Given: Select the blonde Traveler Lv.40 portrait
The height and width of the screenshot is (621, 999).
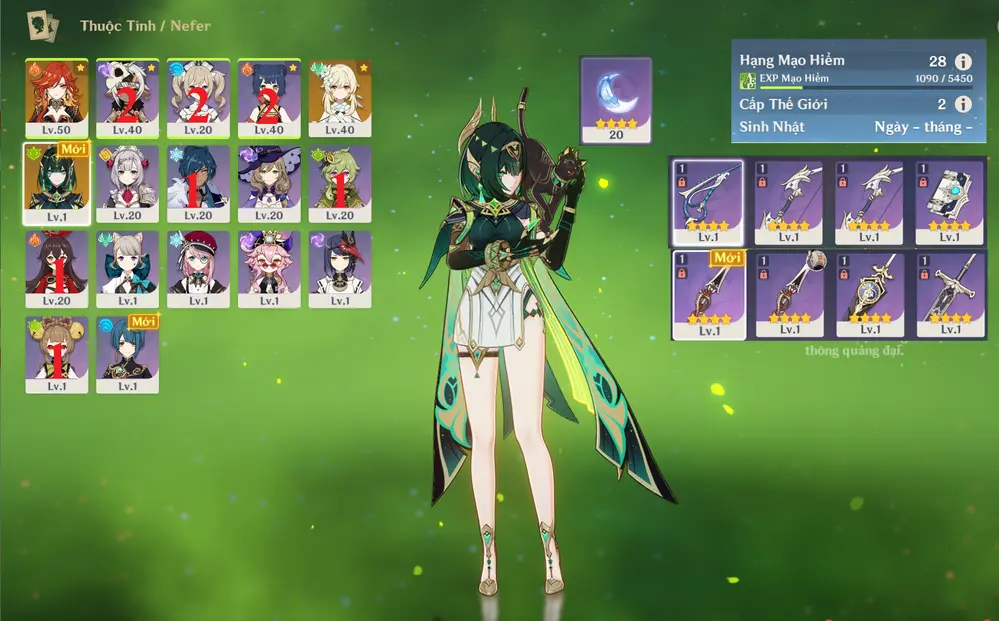Looking at the screenshot, I should coord(340,97).
